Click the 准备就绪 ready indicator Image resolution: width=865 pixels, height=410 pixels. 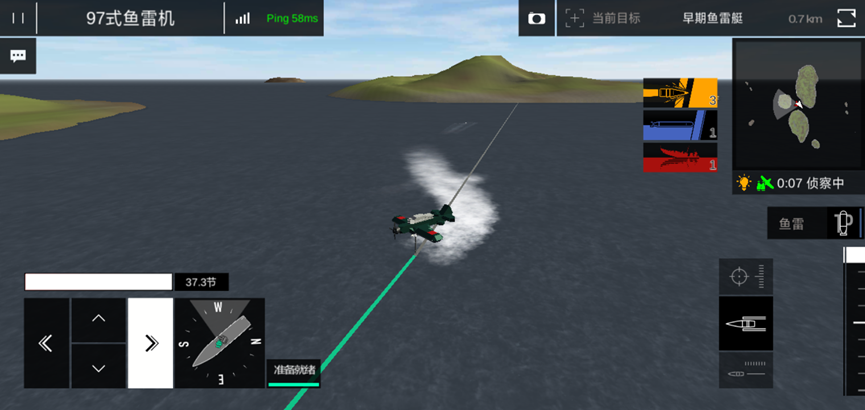(x=294, y=371)
